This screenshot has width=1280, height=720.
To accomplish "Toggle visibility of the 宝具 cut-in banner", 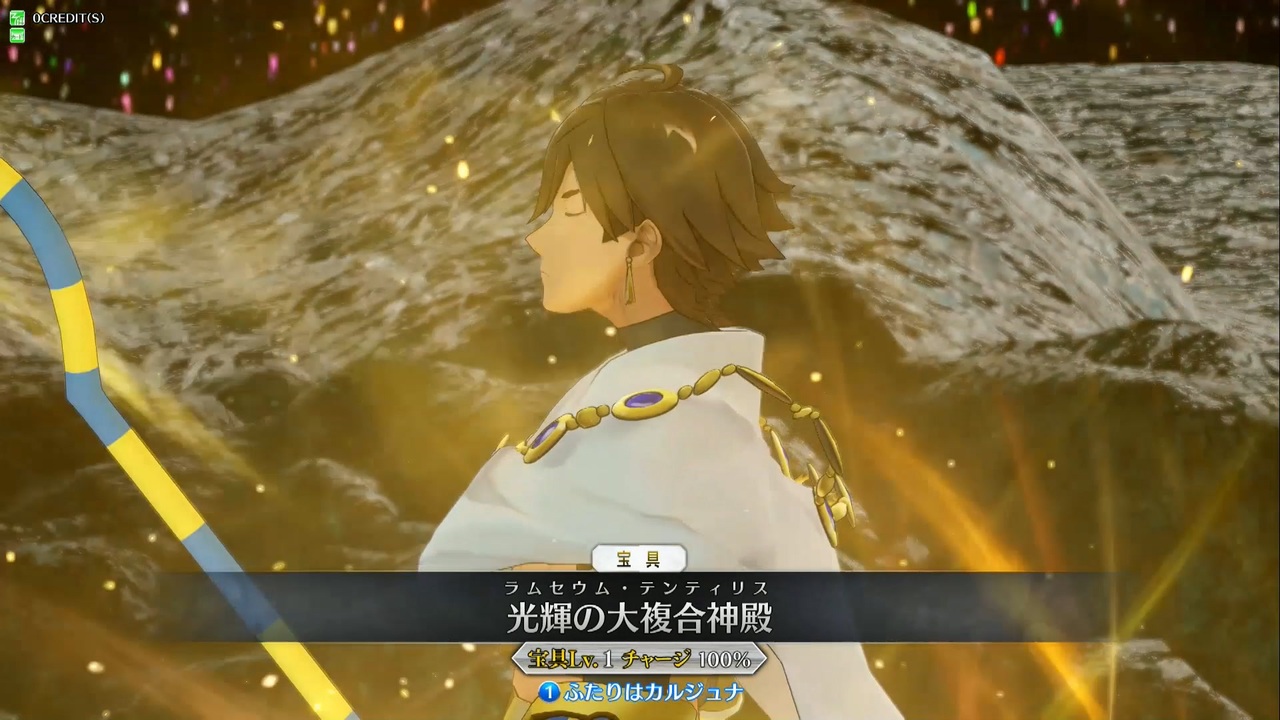I will coord(640,560).
